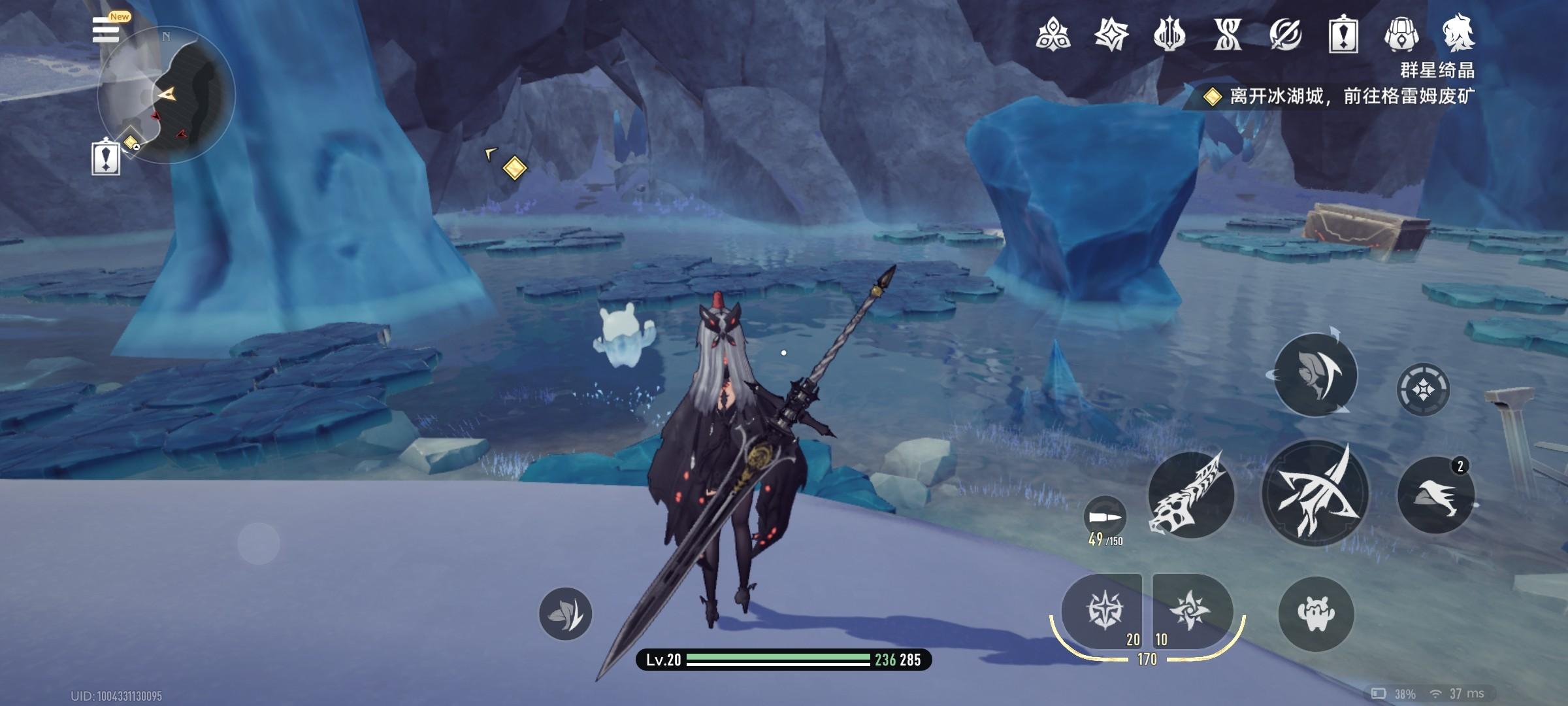
Task: Open the hamburger menu marked New
Action: 106,29
